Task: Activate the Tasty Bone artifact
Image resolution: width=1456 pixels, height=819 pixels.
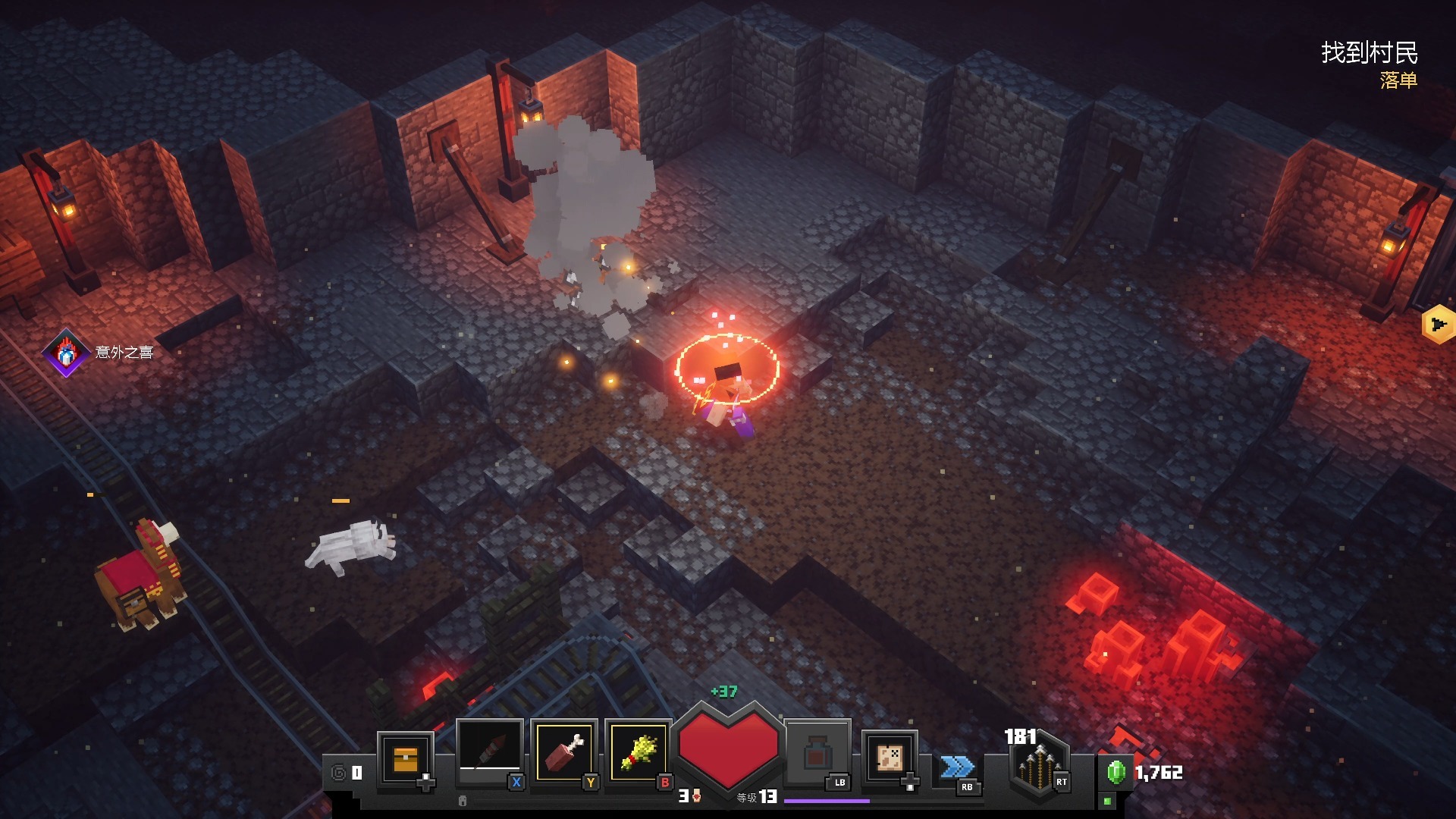Action: (563, 752)
